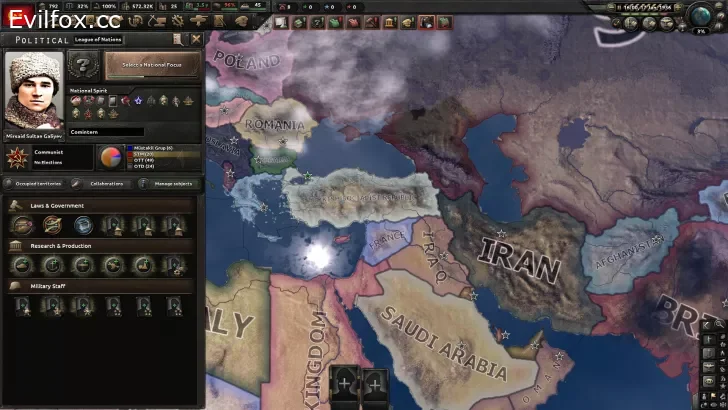Click the Mirsaid Sultan Galiyev leader portrait
Viewport: 728px width, 410px height.
pos(34,89)
